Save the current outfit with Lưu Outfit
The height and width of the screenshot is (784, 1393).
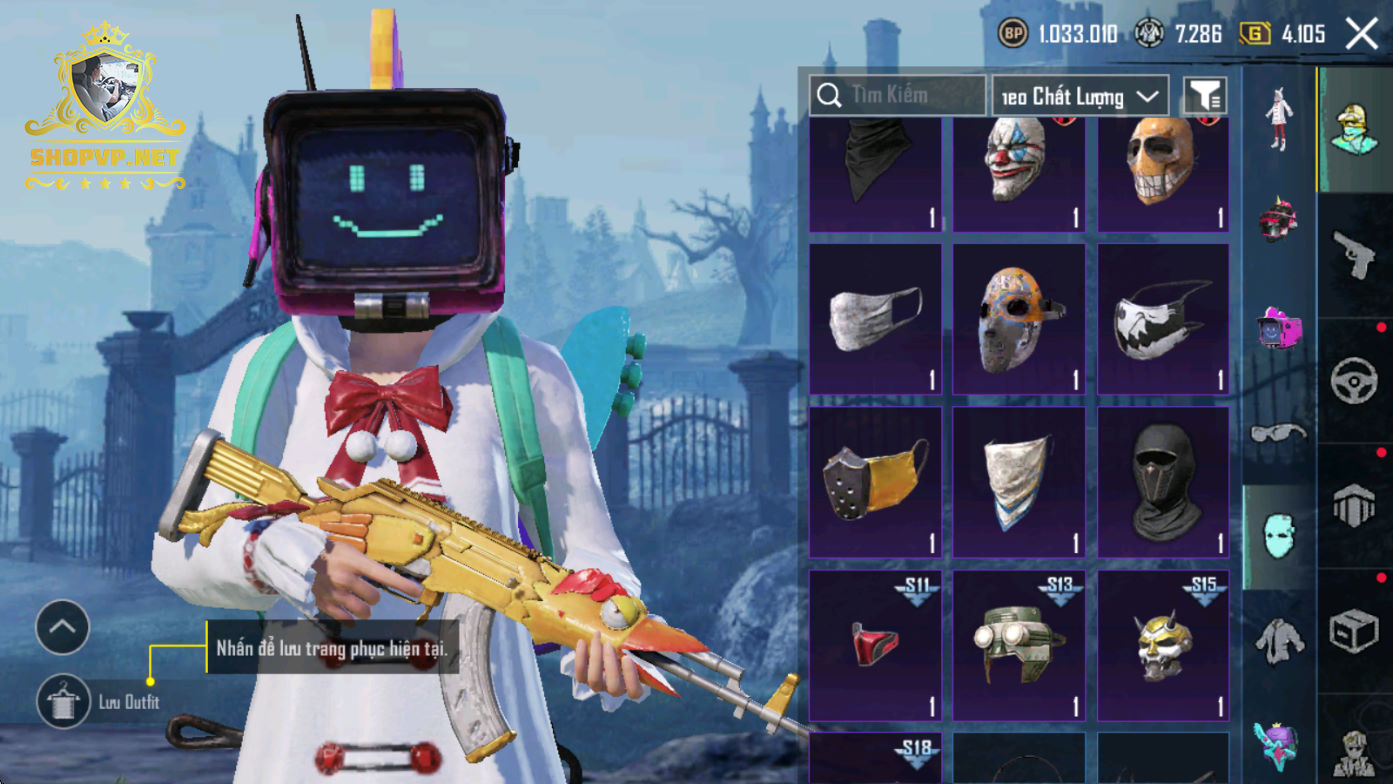click(64, 701)
